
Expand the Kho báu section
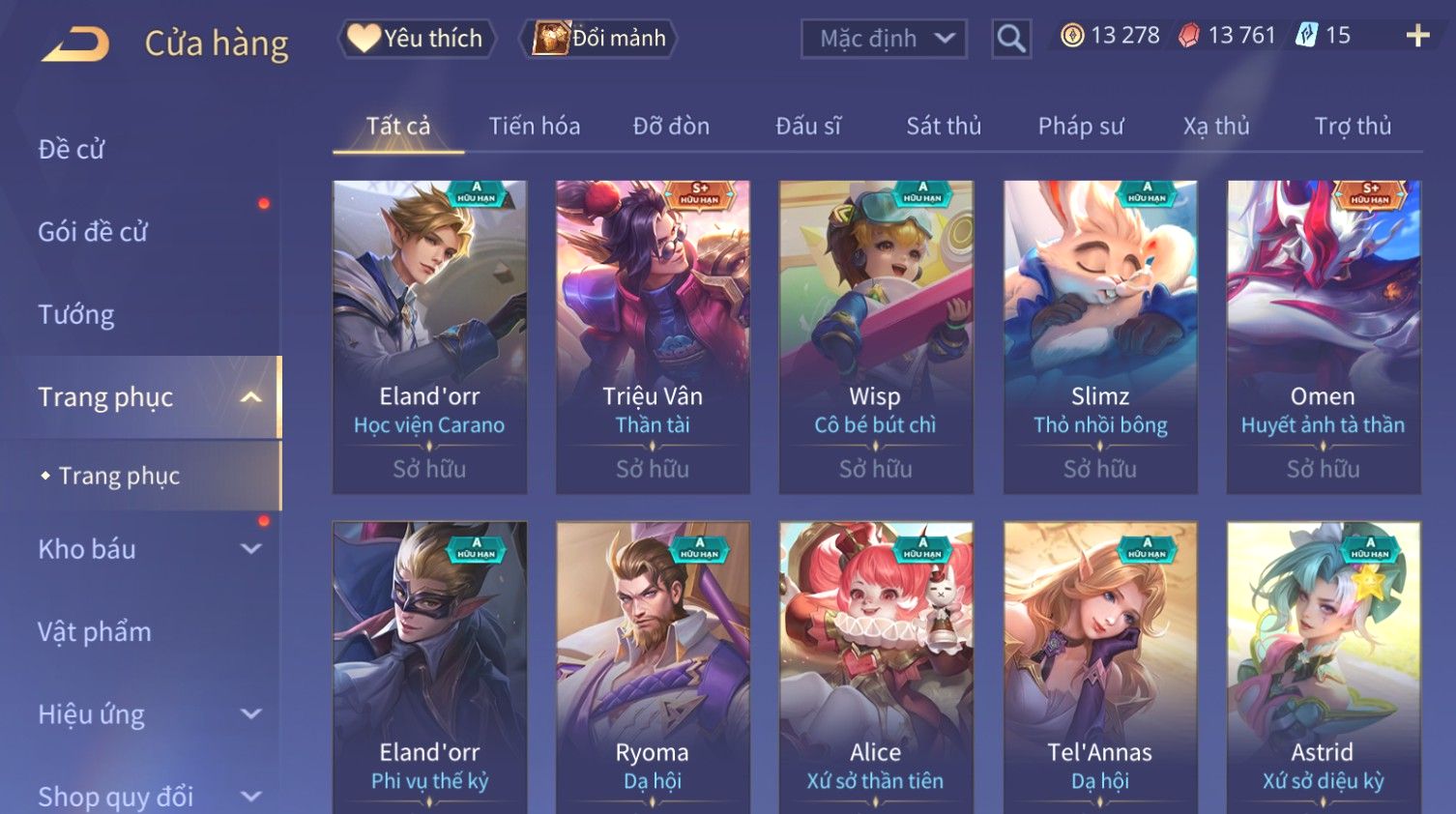pyautogui.click(x=145, y=549)
